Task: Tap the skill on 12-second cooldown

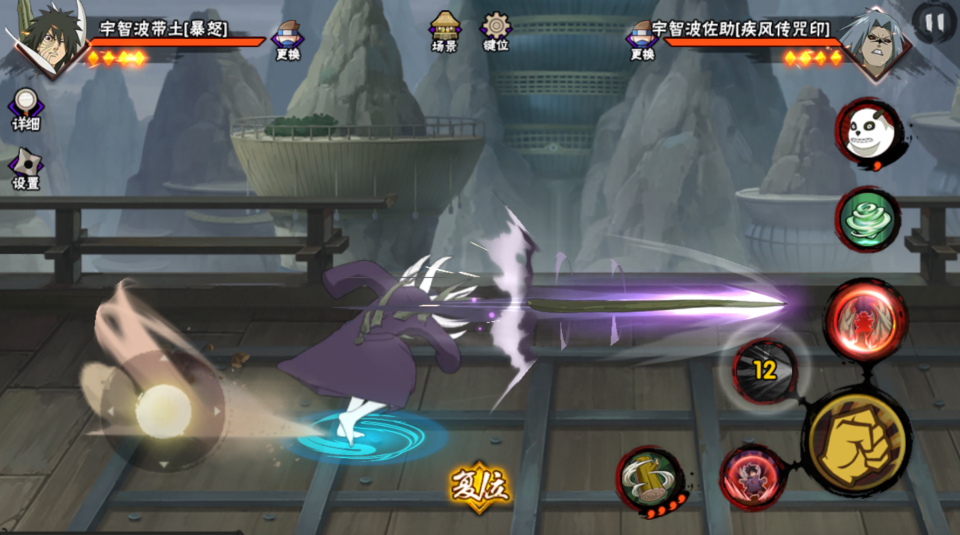Action: tap(765, 371)
